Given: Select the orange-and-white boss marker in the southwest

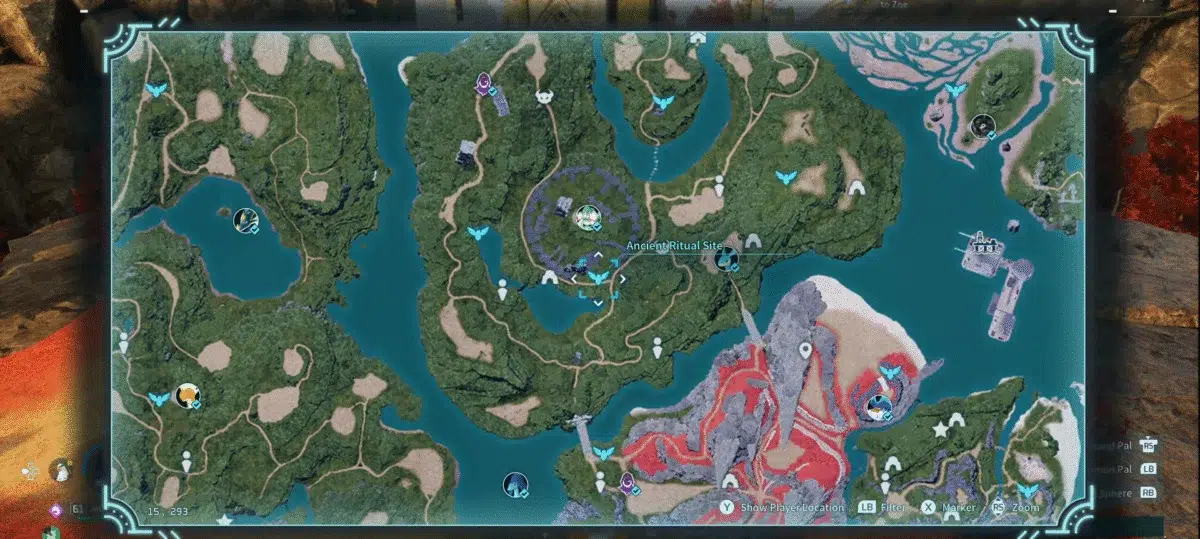Looking at the screenshot, I should coord(186,396).
